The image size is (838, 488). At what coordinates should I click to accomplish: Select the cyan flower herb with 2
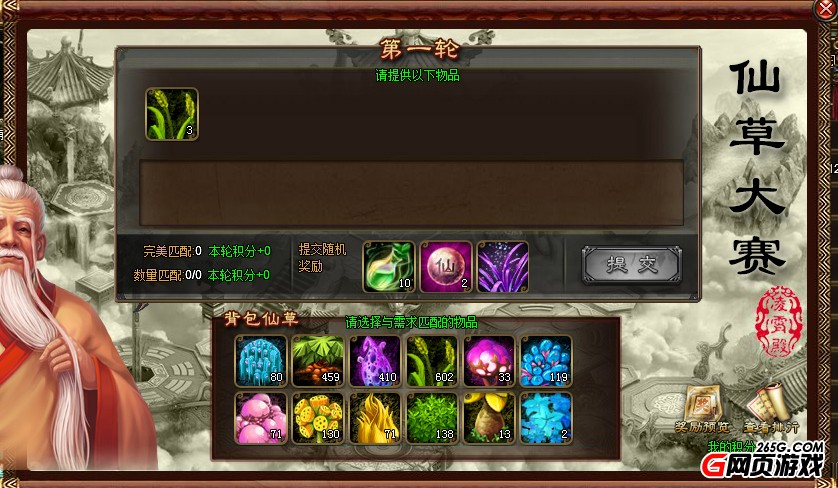[x=546, y=418]
